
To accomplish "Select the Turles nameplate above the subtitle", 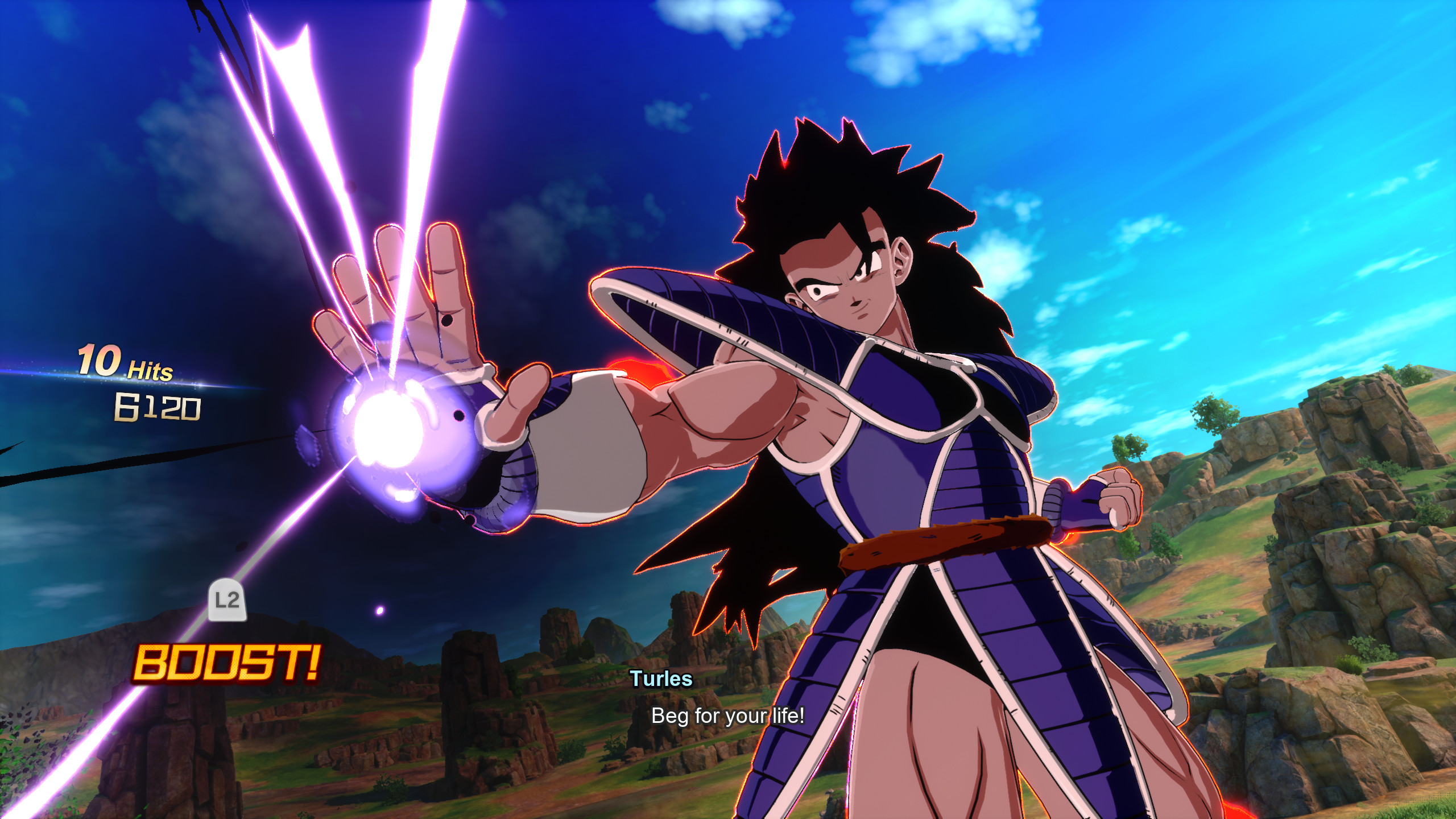I will [661, 678].
